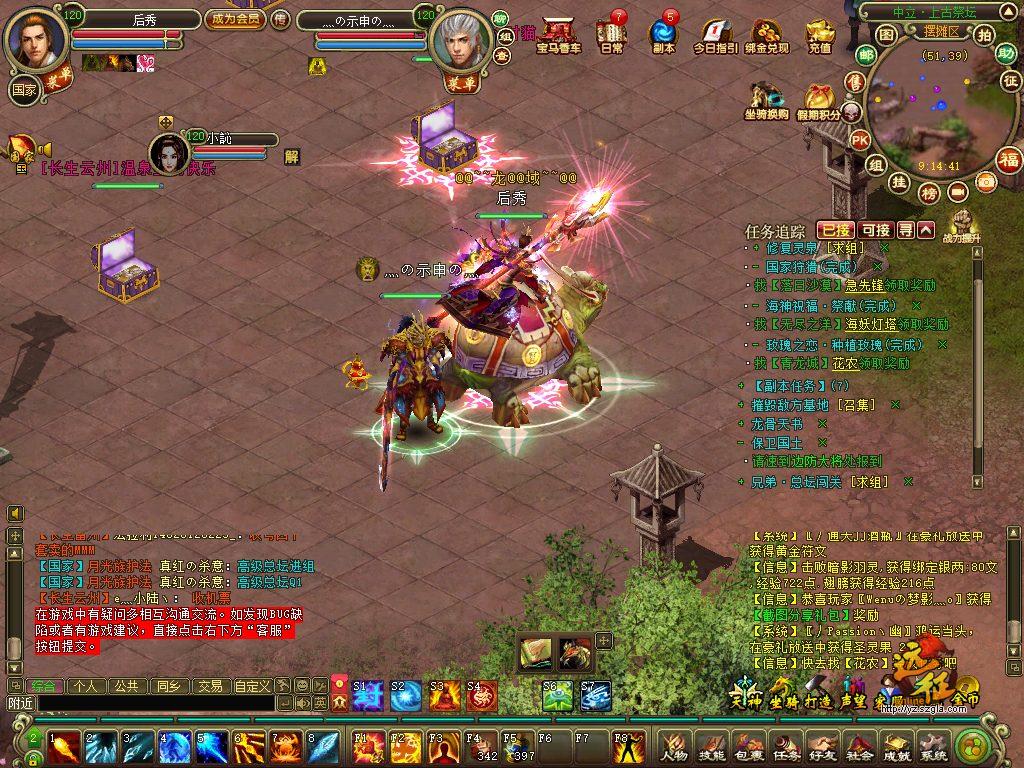This screenshot has width=1024, height=768.
Task: Switch chat to the 交易 trade tab
Action: (x=209, y=686)
